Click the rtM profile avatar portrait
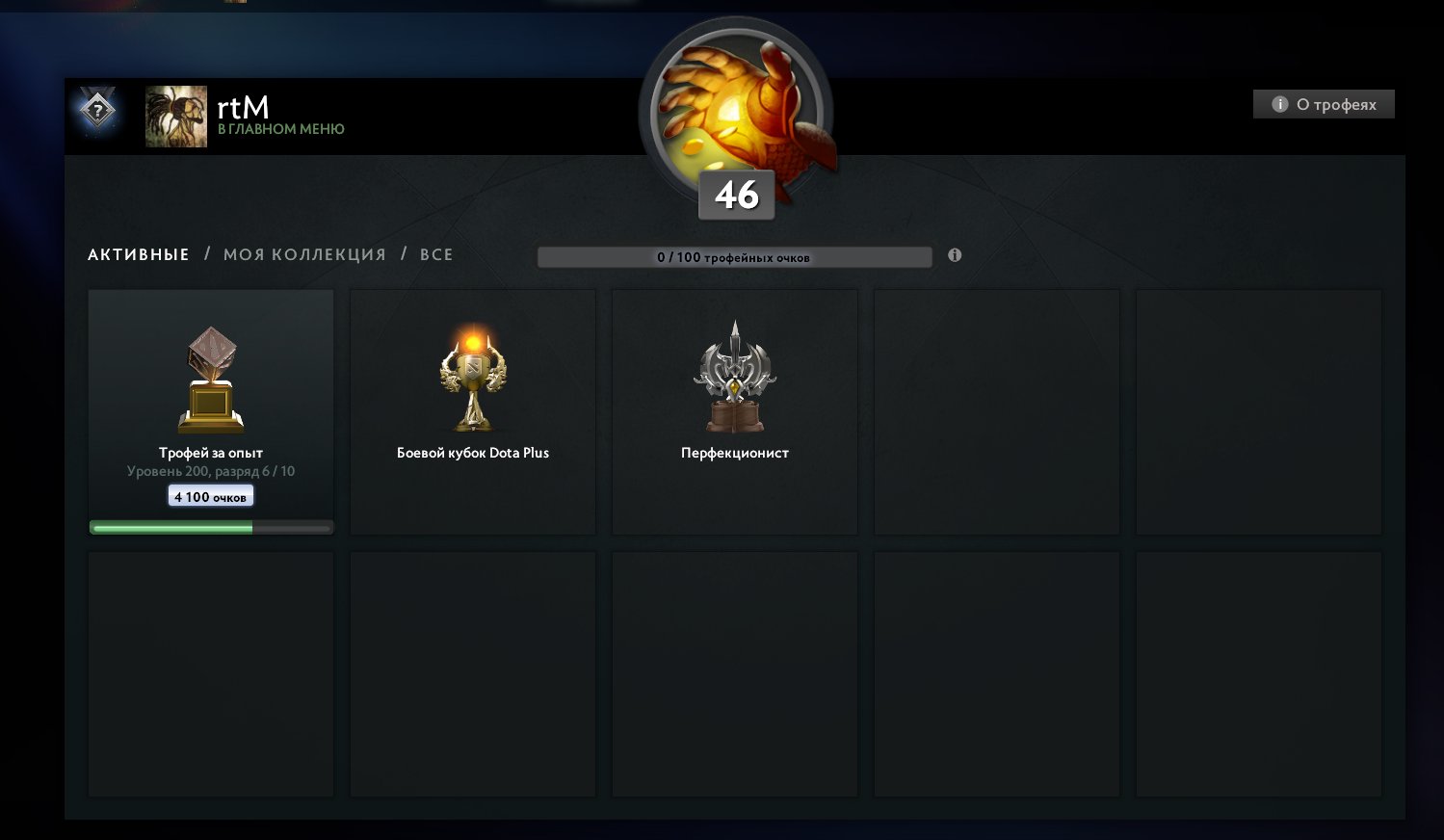The height and width of the screenshot is (840, 1444). point(175,116)
